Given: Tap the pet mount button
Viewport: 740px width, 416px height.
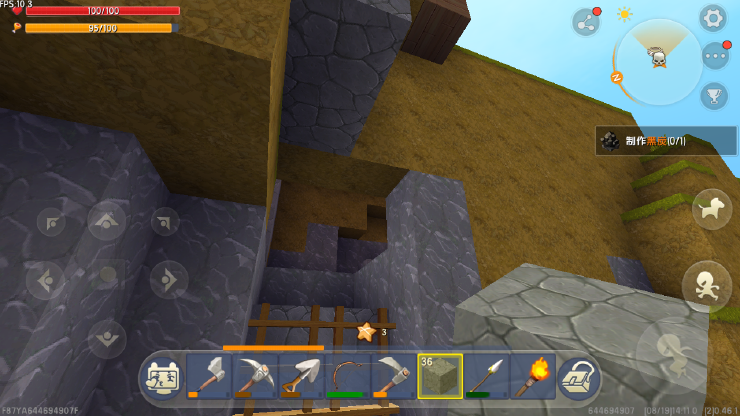Looking at the screenshot, I should (711, 208).
